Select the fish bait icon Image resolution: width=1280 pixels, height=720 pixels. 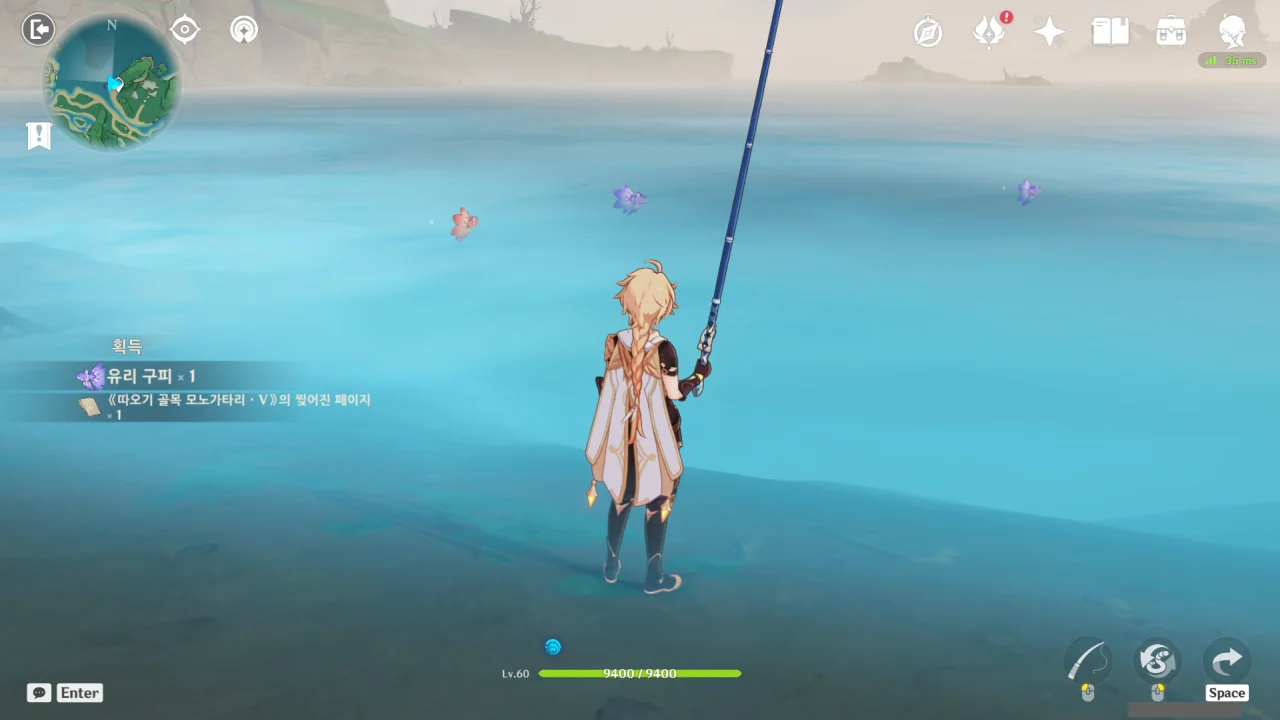(x=1158, y=661)
